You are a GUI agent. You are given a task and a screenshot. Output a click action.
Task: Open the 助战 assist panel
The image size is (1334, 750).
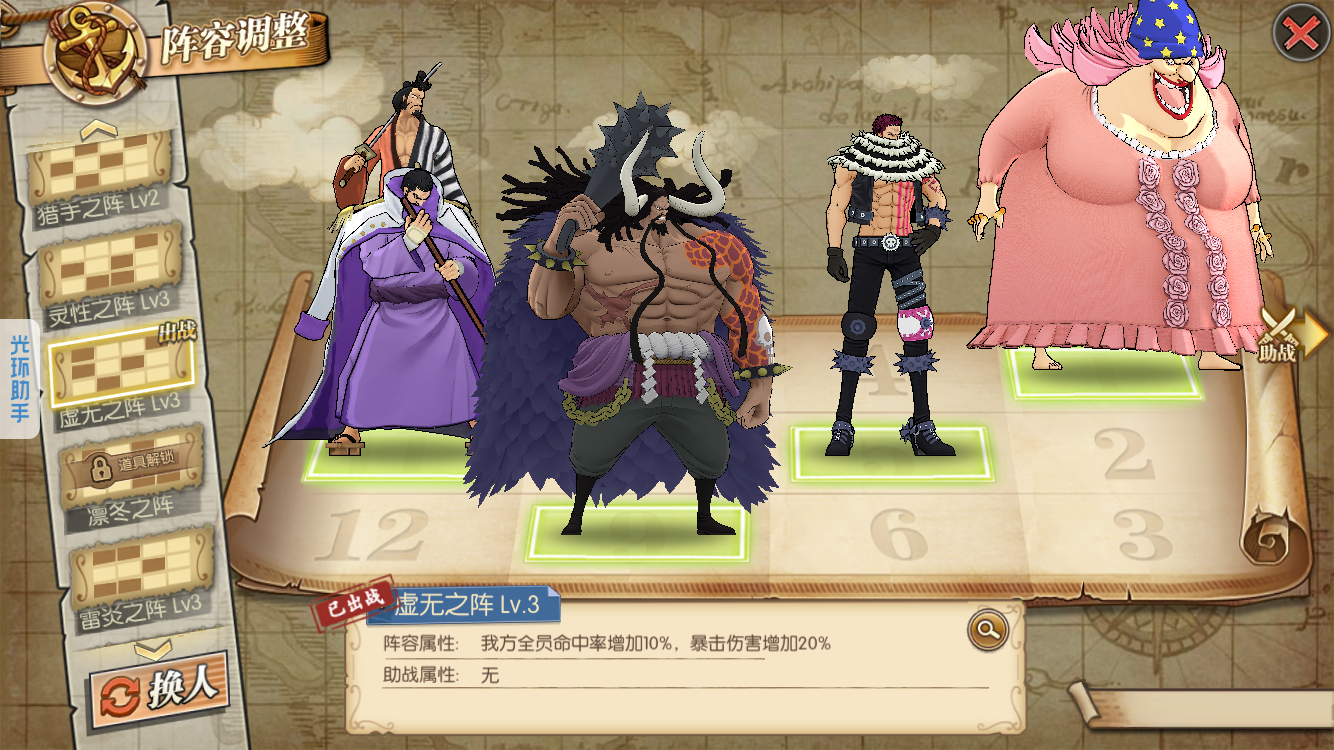[x=1284, y=337]
